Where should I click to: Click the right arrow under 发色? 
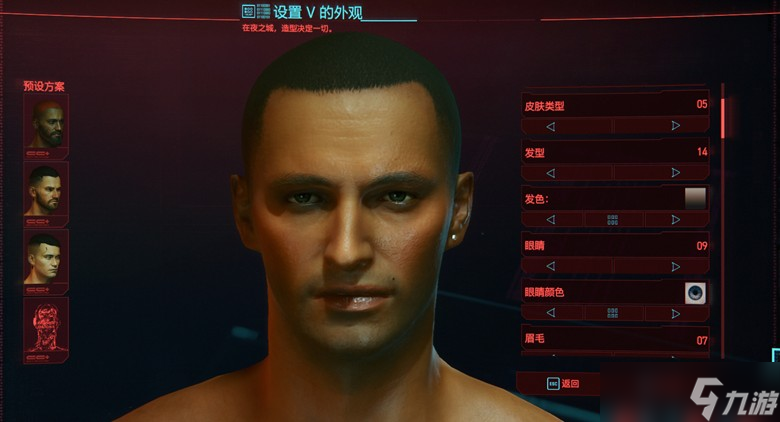click(x=676, y=220)
